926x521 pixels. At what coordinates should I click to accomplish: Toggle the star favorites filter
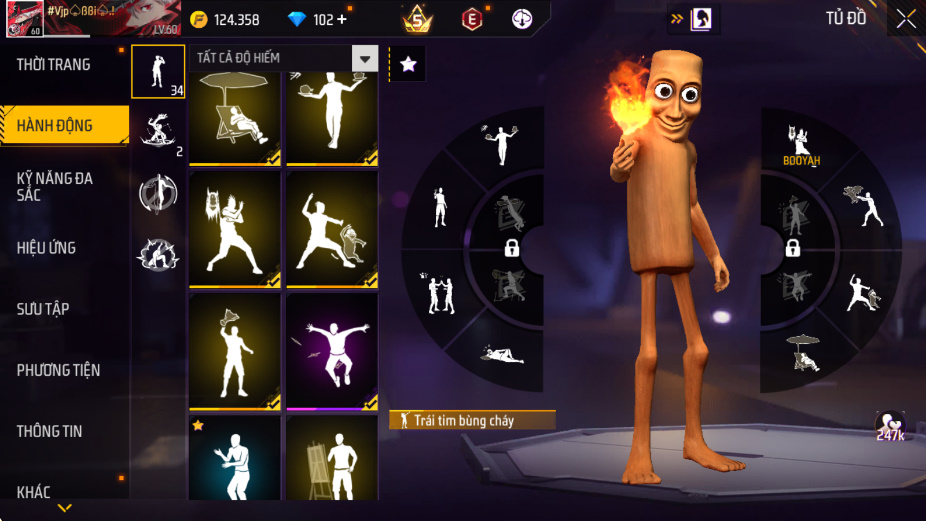point(407,64)
